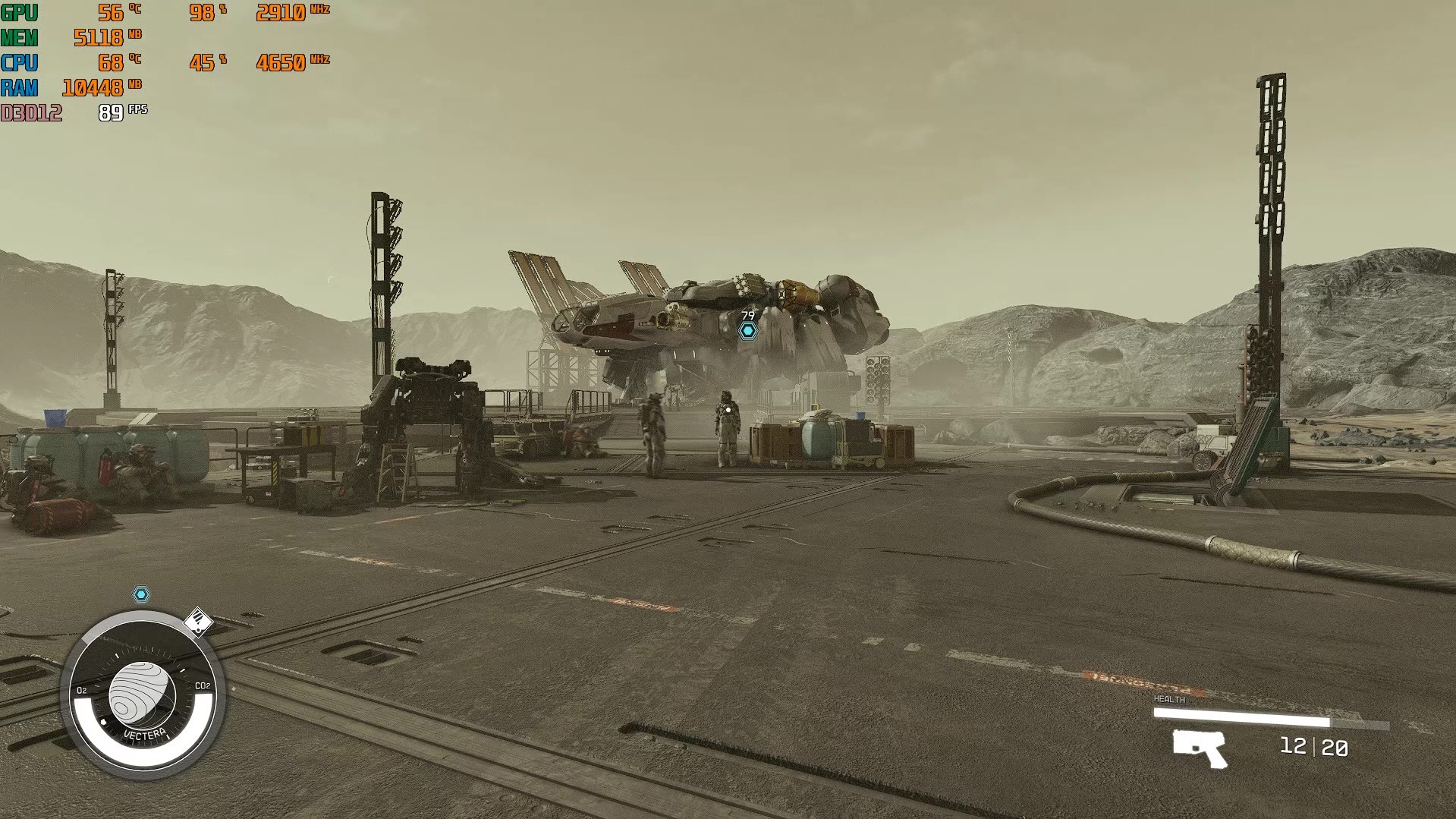Click the blue hexagon marker above the compass
1456x819 pixels.
click(141, 594)
